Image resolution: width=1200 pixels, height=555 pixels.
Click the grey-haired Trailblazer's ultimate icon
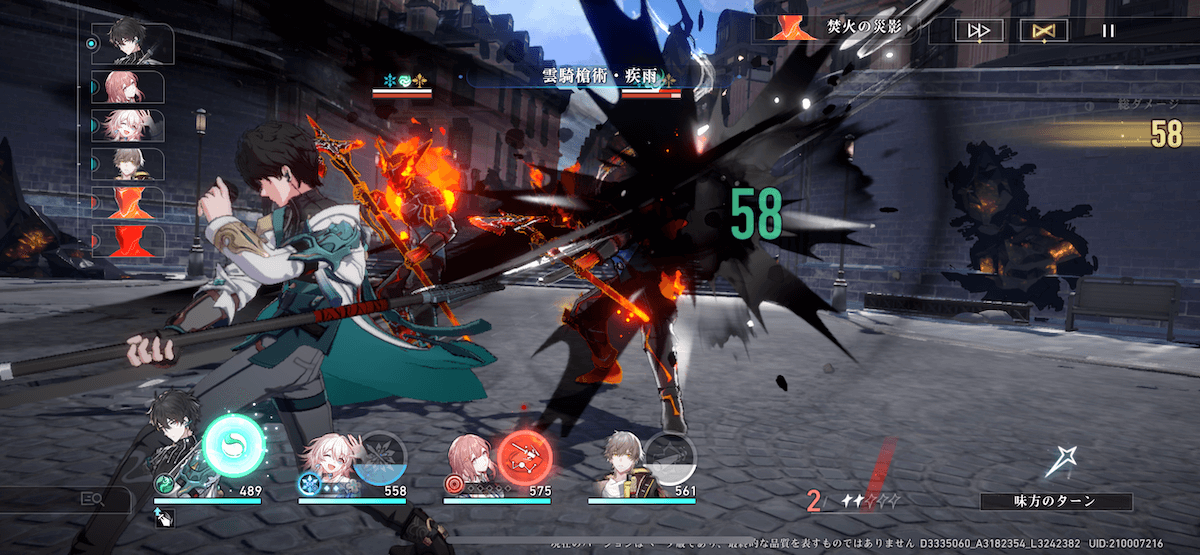669,458
